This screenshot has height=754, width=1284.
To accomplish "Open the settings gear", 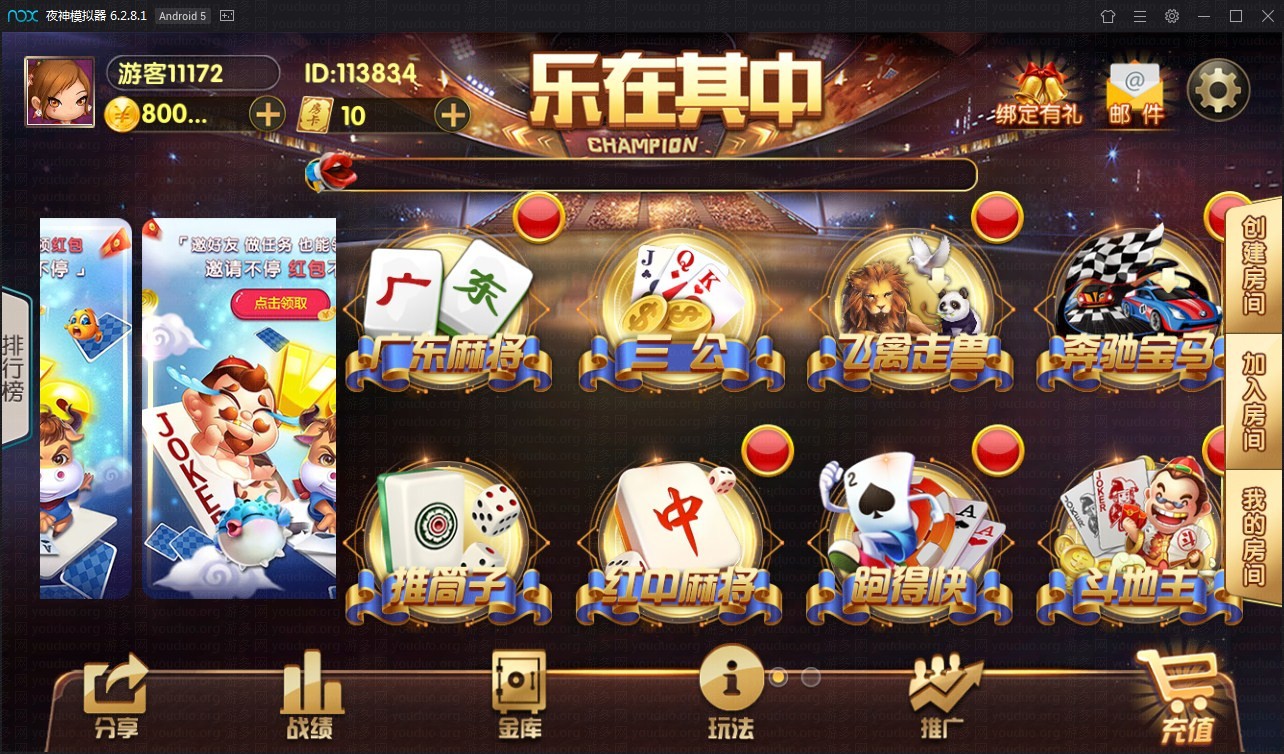I will (1217, 89).
